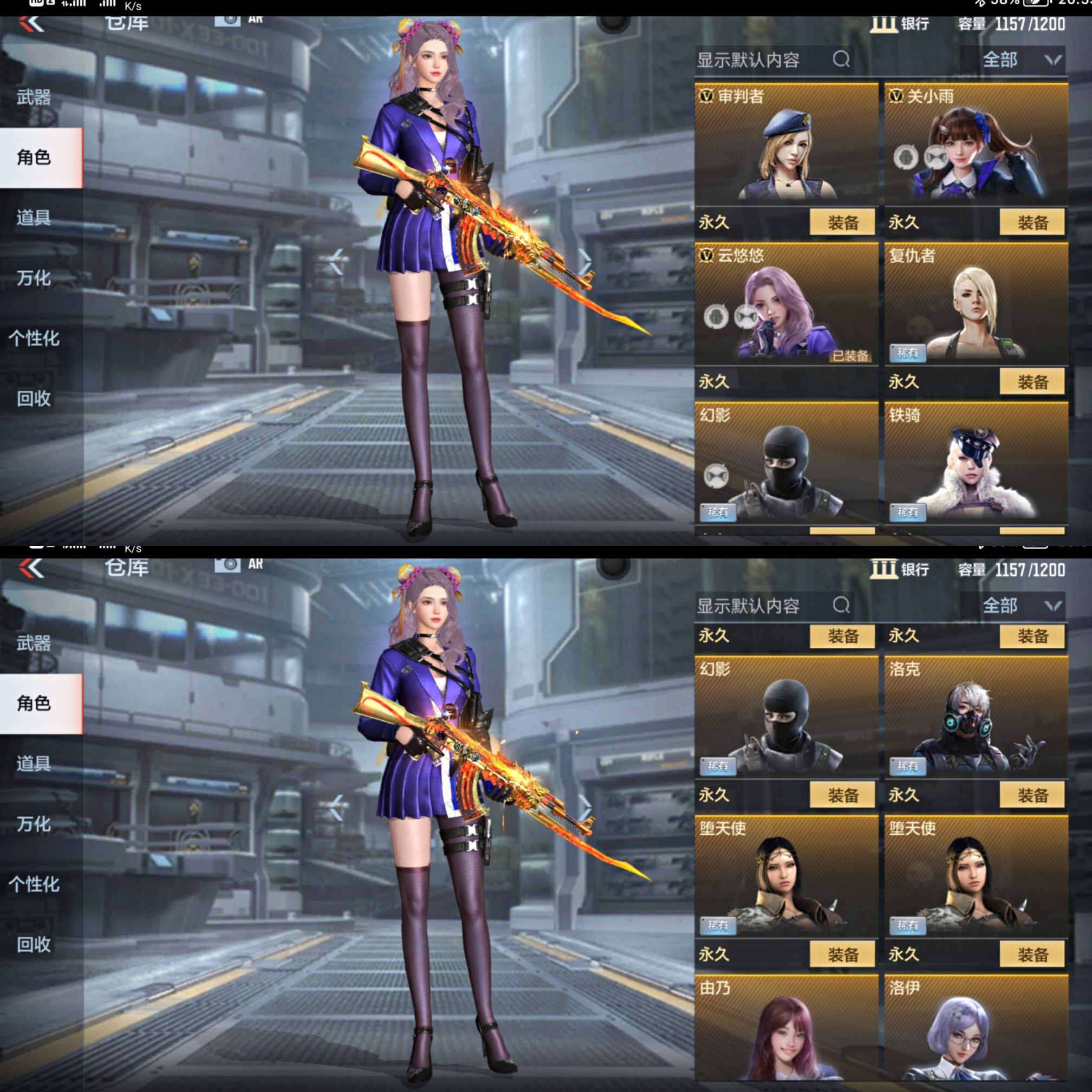Switch to the 武器 tab
The width and height of the screenshot is (1092, 1092).
click(36, 97)
